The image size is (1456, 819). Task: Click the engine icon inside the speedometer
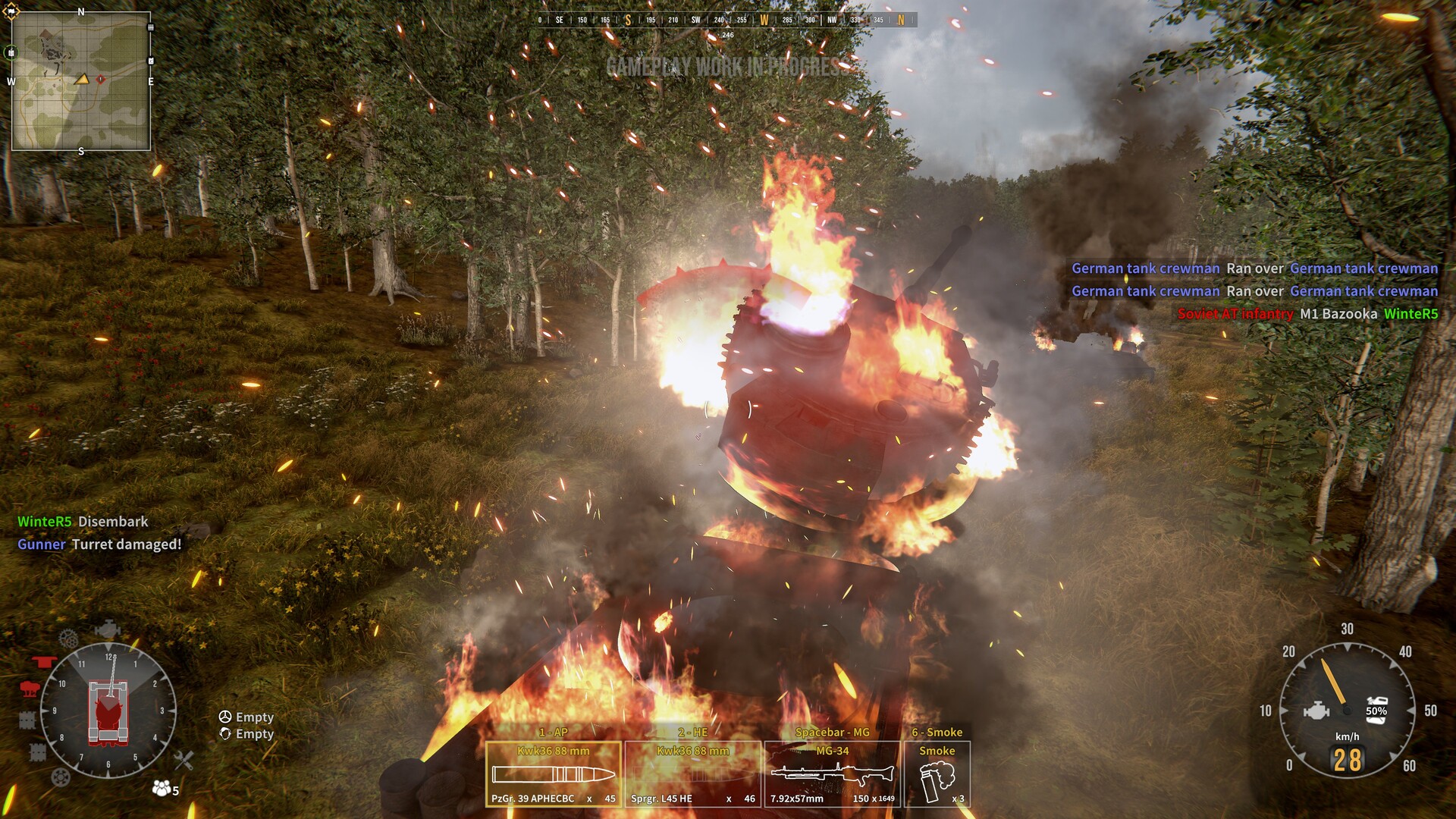(1317, 710)
